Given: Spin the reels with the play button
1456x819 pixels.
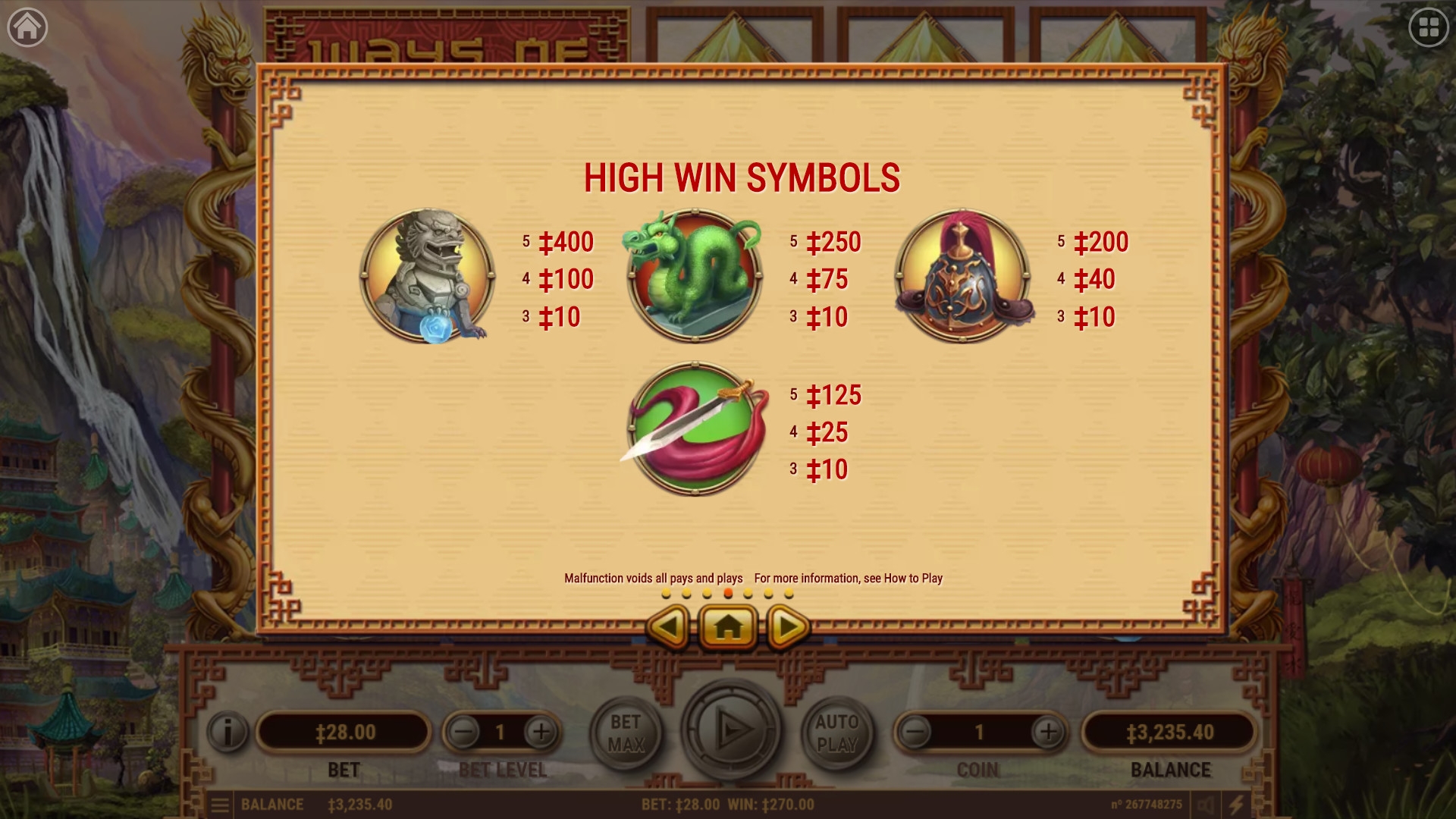Looking at the screenshot, I should (x=732, y=730).
